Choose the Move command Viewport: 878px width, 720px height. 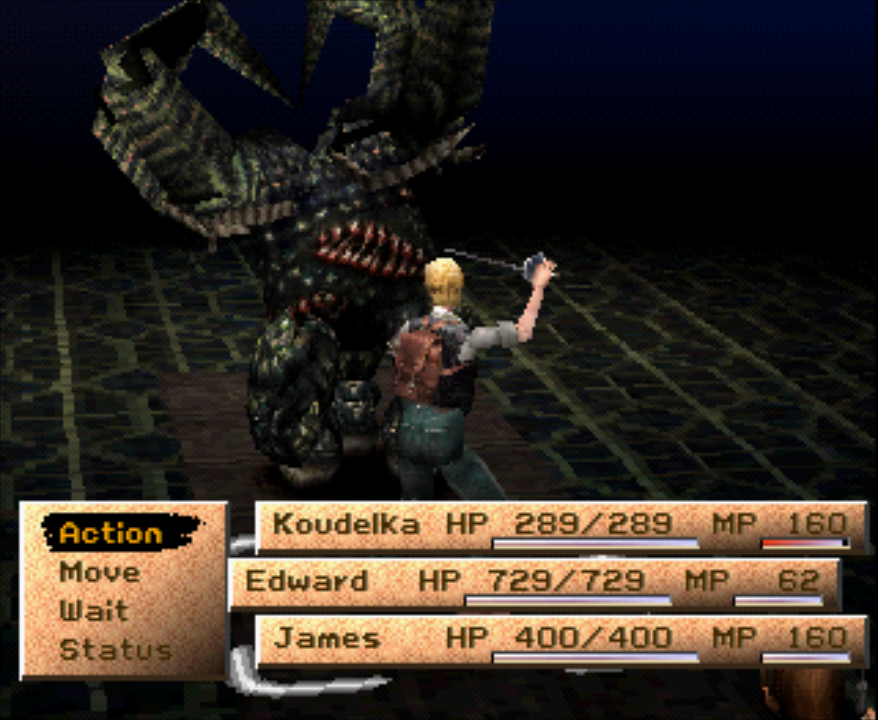click(x=99, y=572)
